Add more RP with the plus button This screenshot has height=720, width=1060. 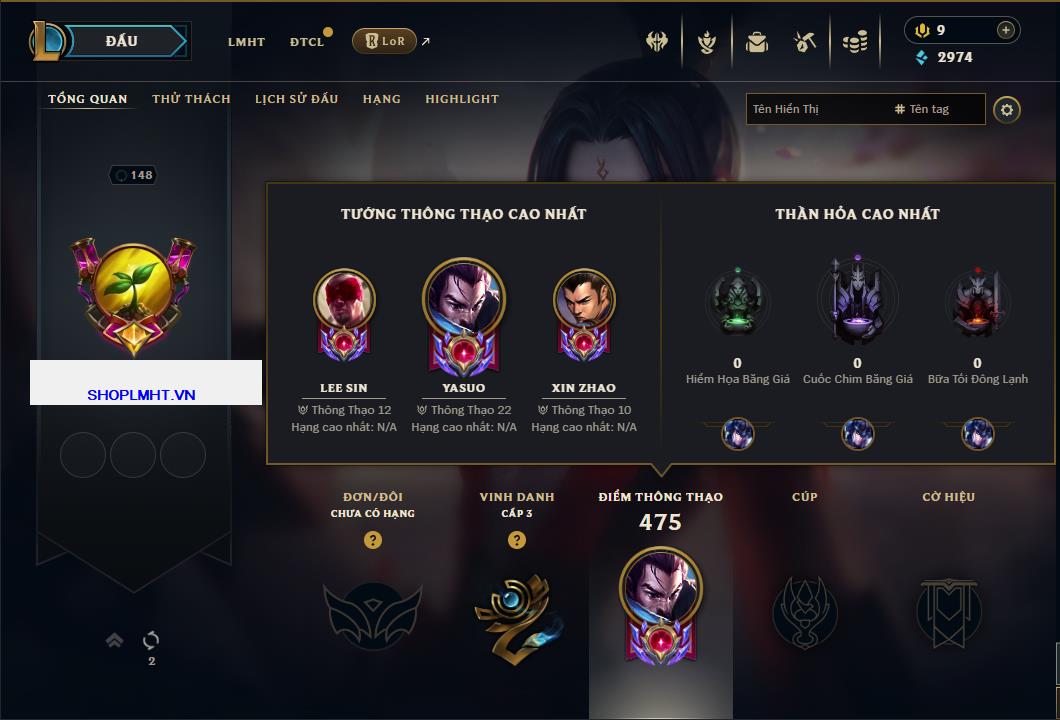[x=1005, y=30]
